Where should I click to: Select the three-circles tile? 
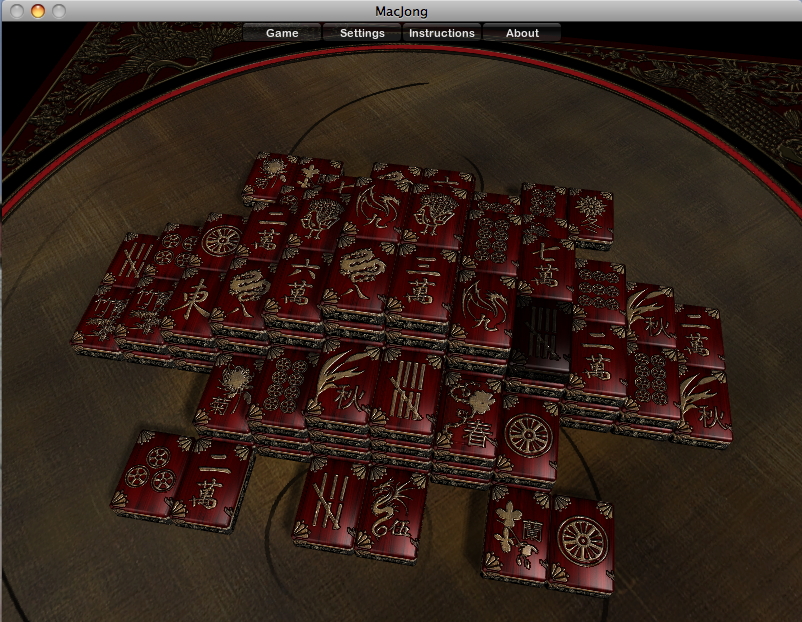point(150,472)
